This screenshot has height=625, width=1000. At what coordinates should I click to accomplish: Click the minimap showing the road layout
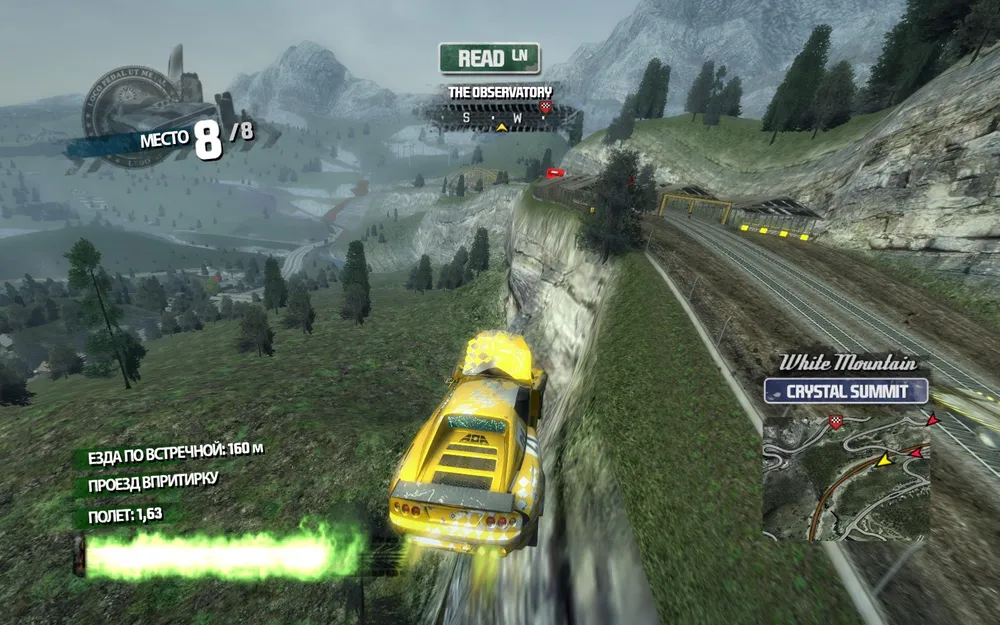[846, 478]
